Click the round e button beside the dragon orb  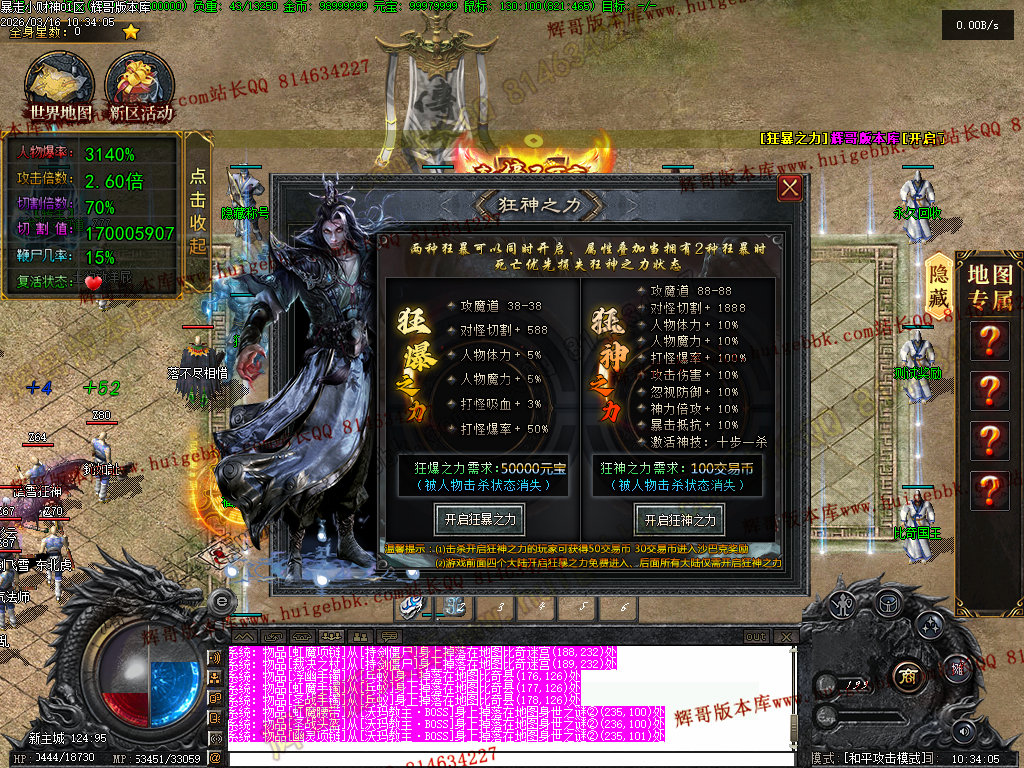[x=222, y=600]
